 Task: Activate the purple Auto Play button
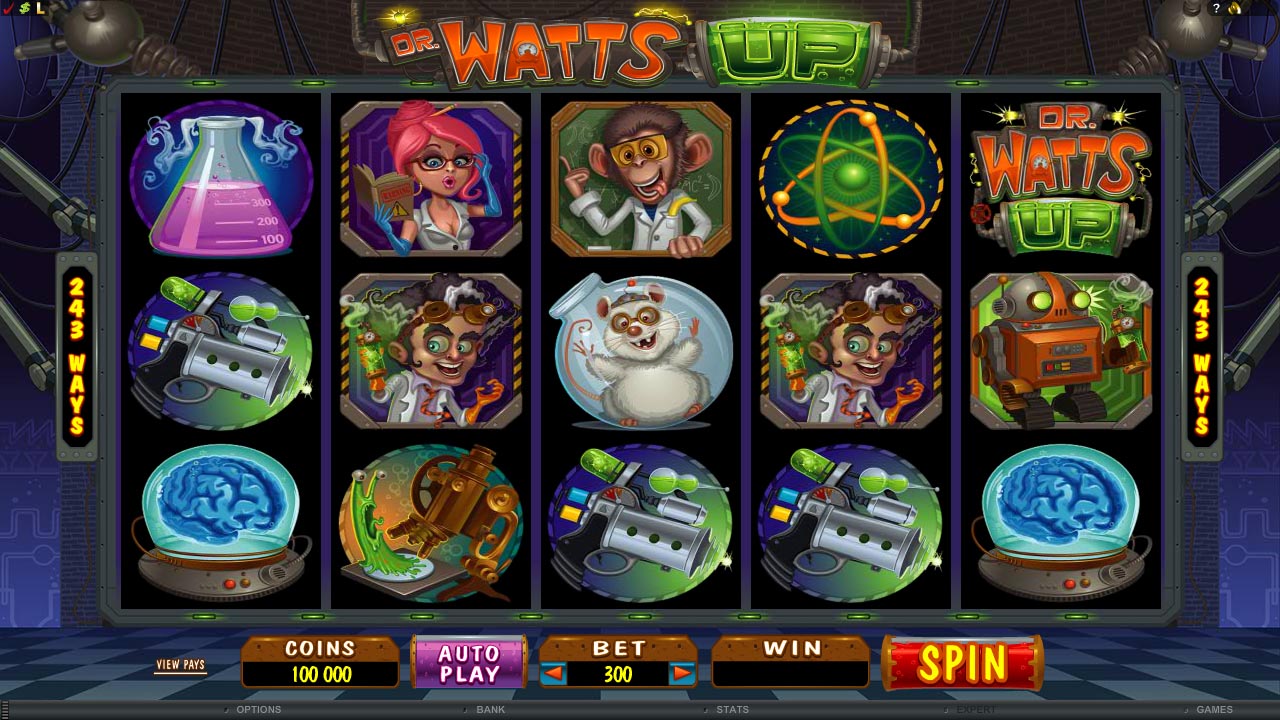[469, 663]
